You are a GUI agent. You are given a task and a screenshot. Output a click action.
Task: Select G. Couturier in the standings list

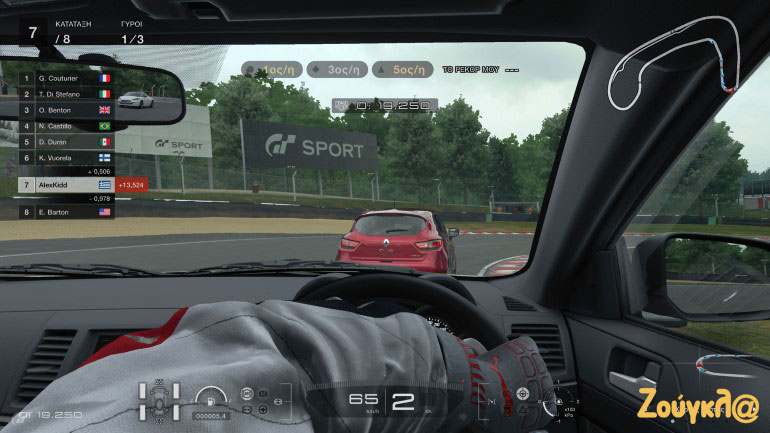coord(60,77)
